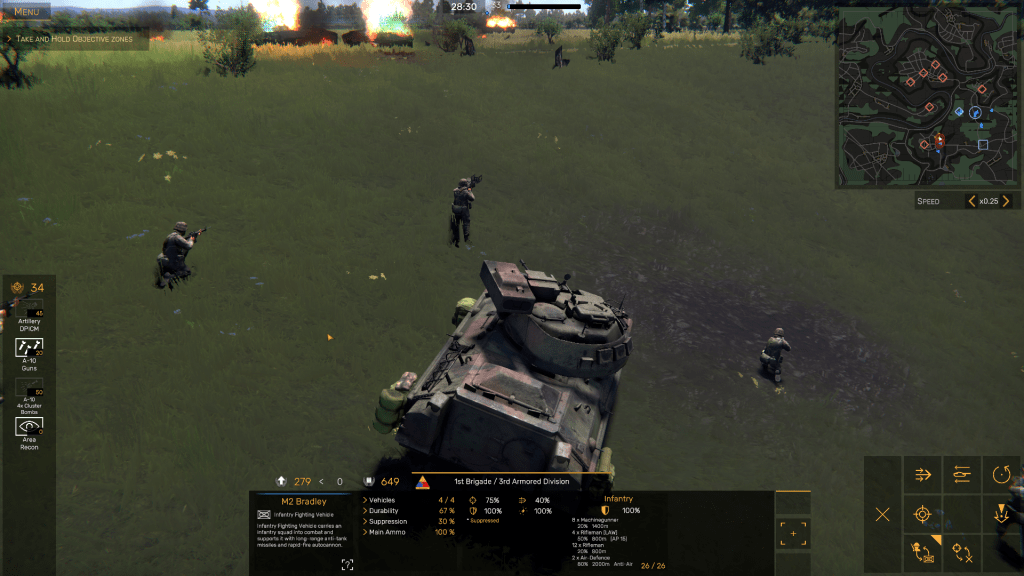Open the Menu in the top-left corner

(x=26, y=11)
